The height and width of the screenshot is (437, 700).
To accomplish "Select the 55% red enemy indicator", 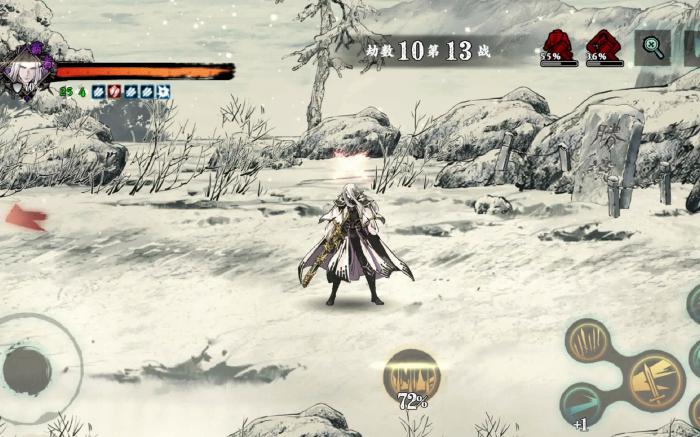I will point(559,45).
